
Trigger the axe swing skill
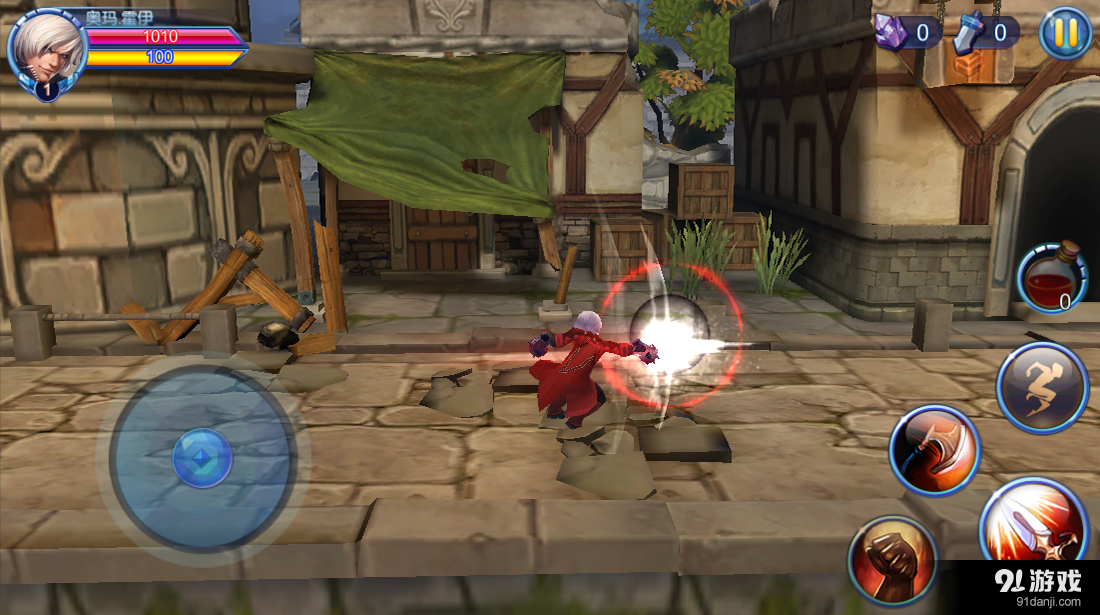tap(935, 450)
